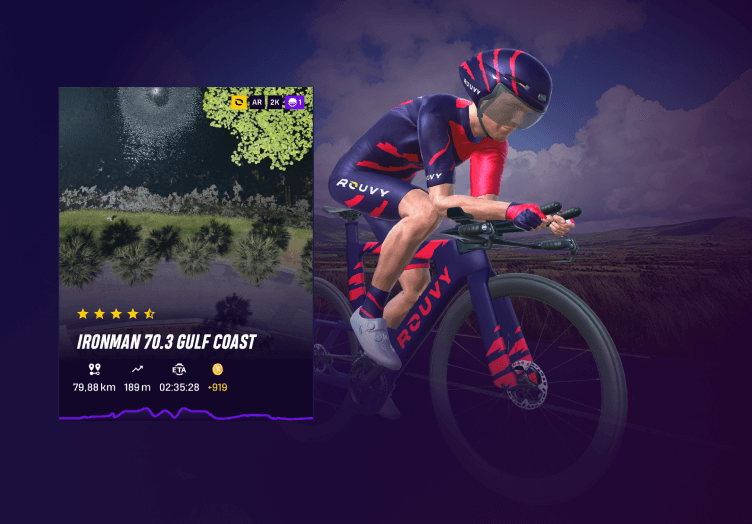This screenshot has height=524, width=752.
Task: Select the Ironman 70.3 Gulf Coast route card
Action: (186, 250)
